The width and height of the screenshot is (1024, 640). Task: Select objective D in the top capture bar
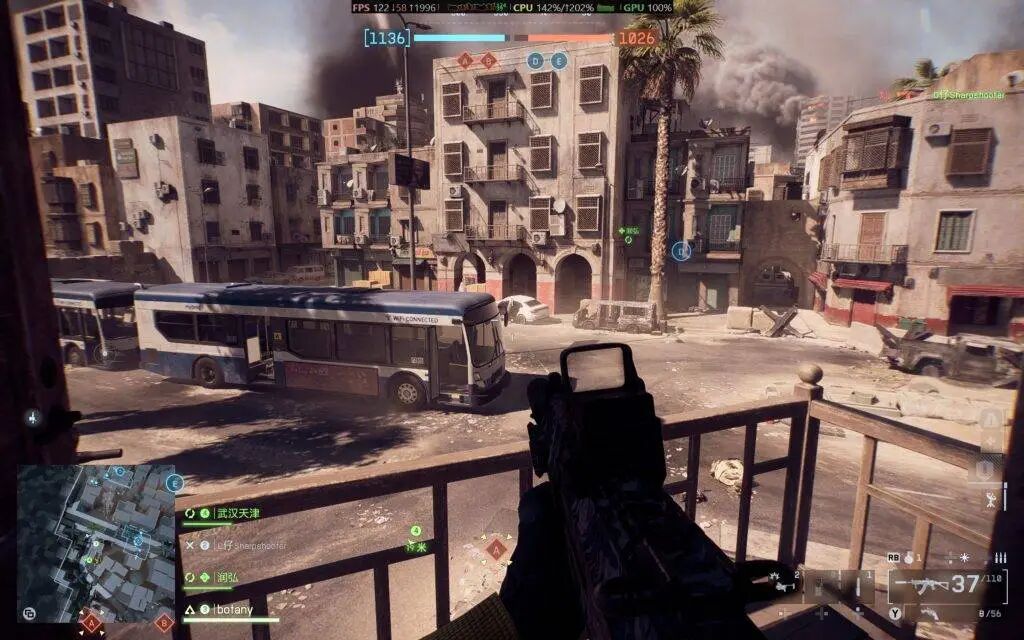click(x=535, y=61)
